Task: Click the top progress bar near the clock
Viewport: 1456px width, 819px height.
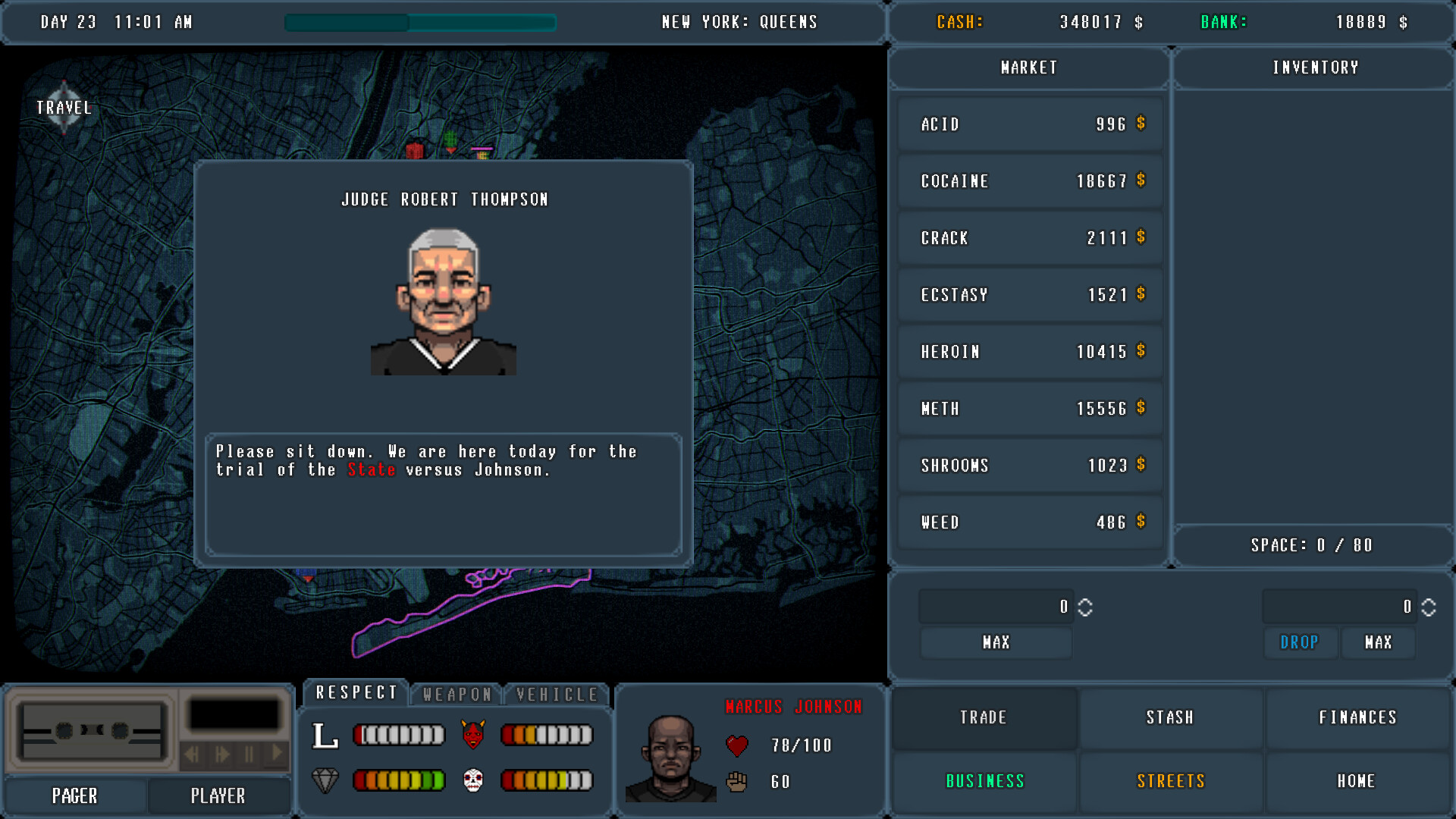Action: point(420,23)
